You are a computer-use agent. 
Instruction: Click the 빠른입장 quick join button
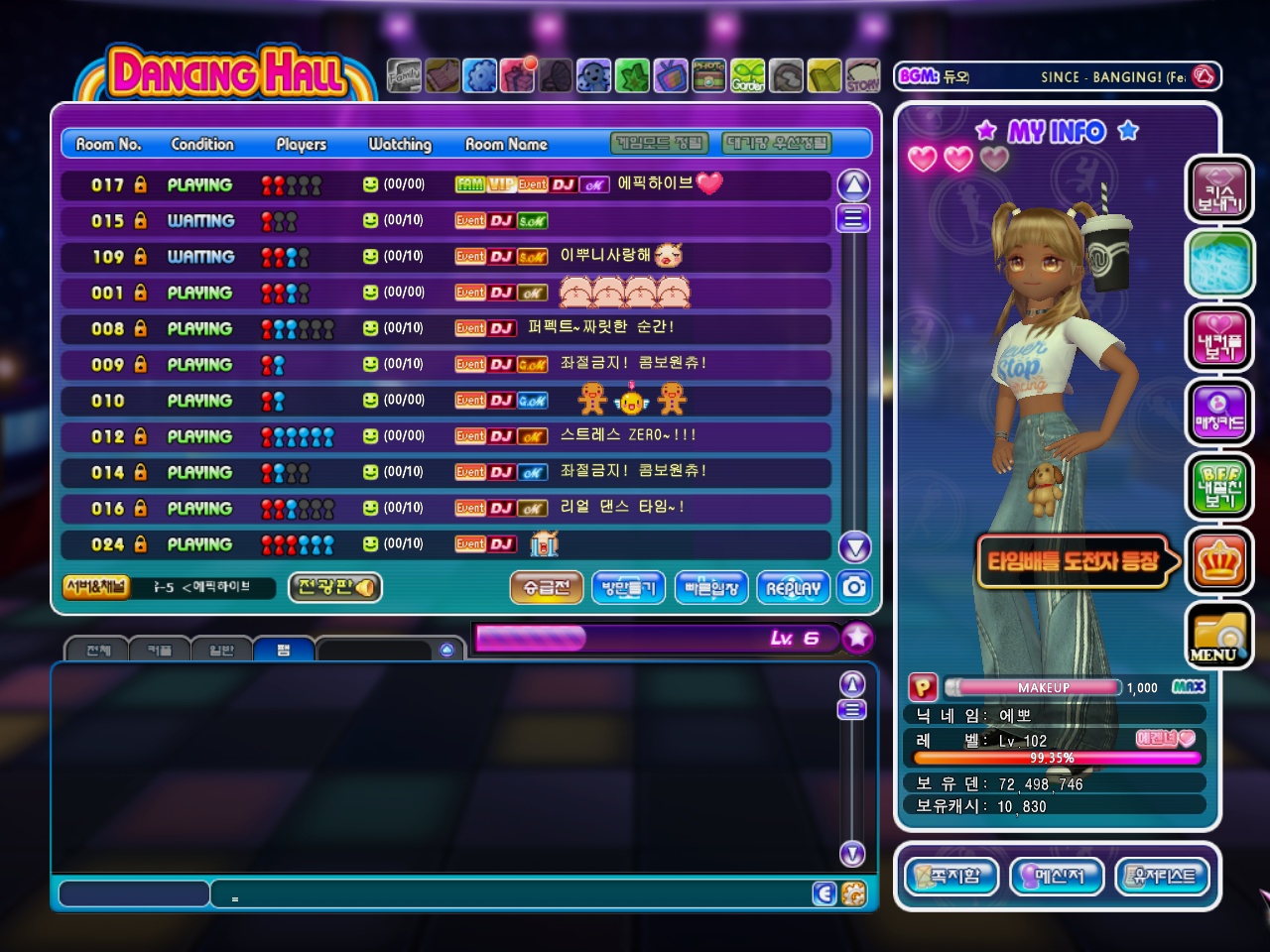click(x=711, y=588)
